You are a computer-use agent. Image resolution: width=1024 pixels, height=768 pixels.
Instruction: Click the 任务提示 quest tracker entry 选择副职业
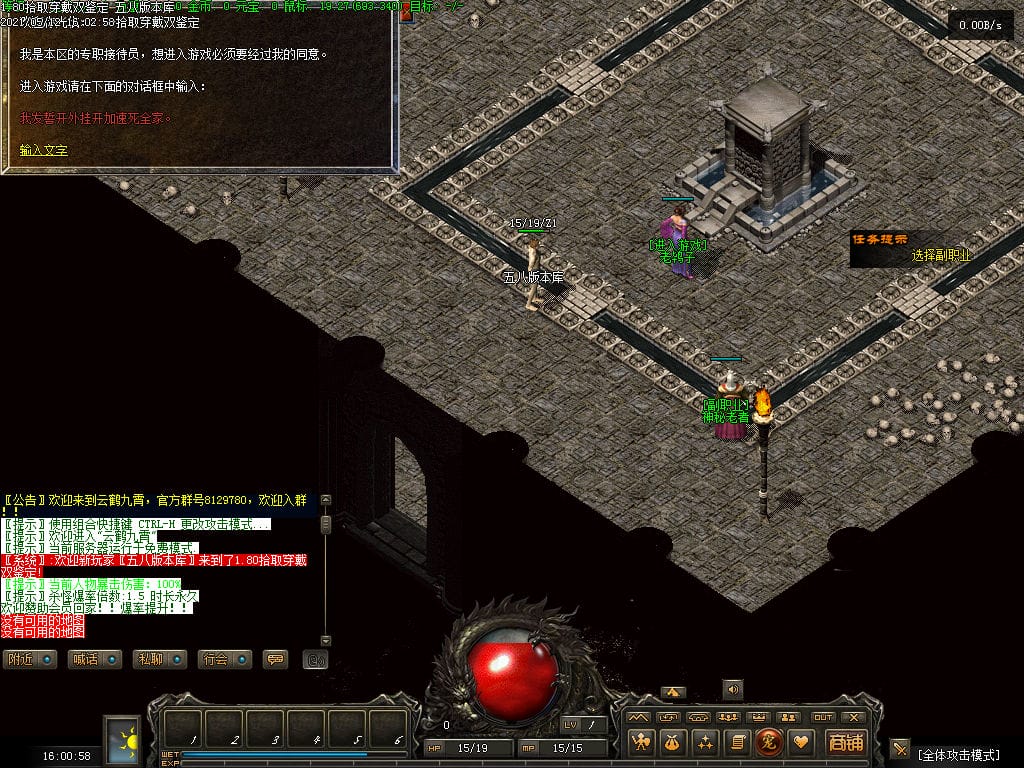coord(940,255)
